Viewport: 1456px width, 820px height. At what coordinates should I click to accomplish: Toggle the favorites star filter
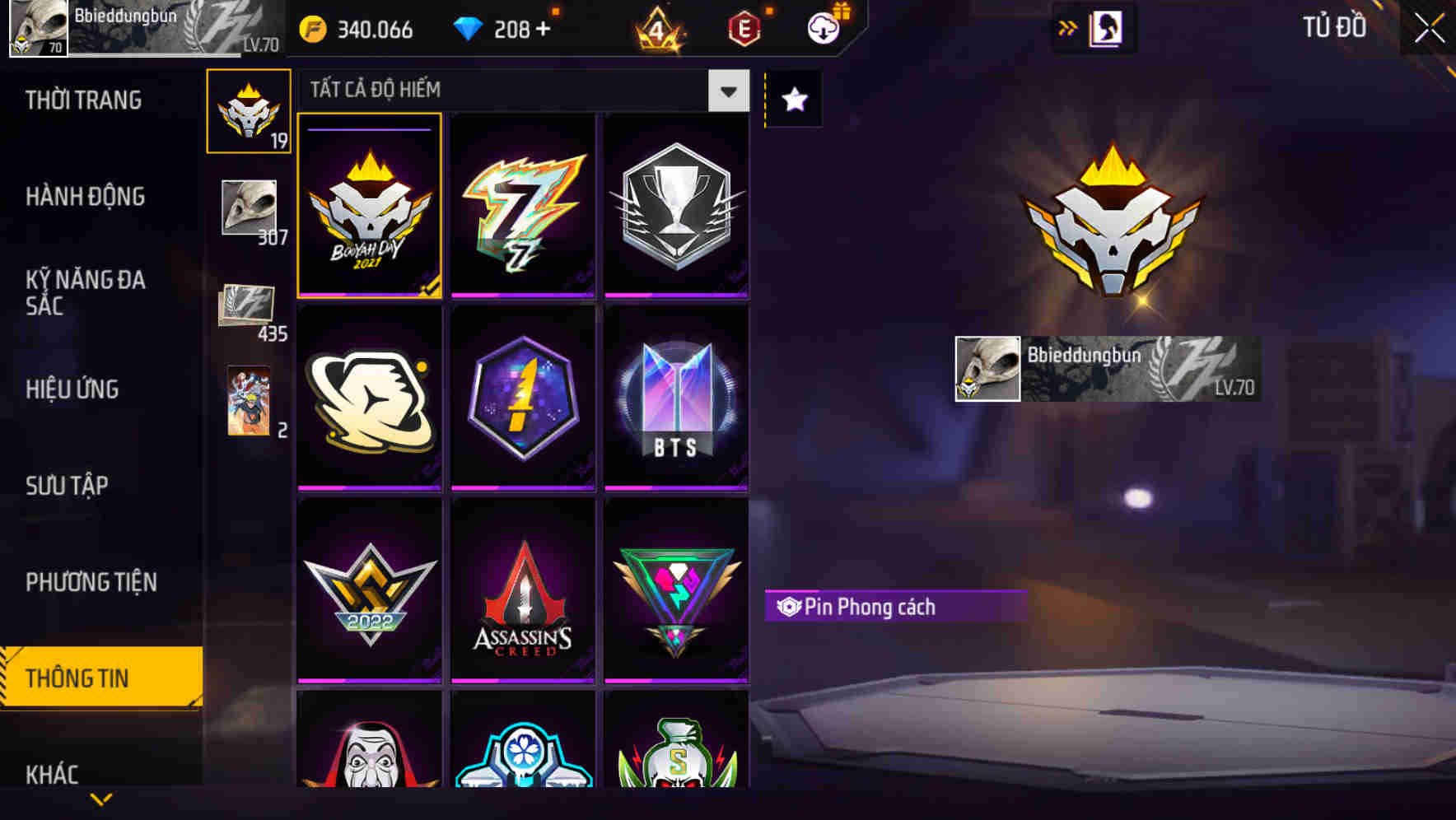coord(792,100)
